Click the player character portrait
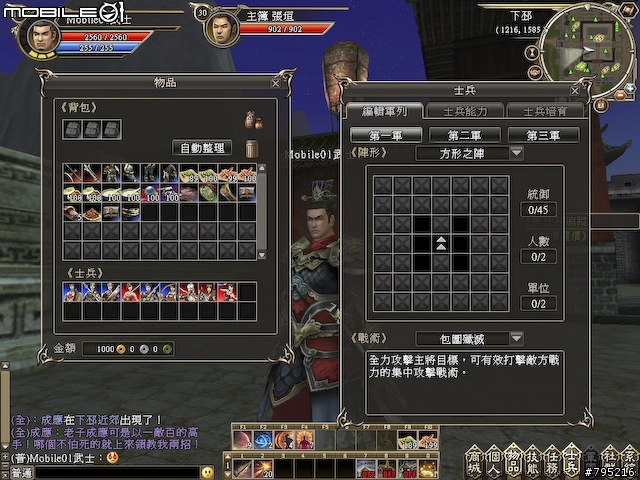Image resolution: width=640 pixels, height=480 pixels. [x=36, y=37]
